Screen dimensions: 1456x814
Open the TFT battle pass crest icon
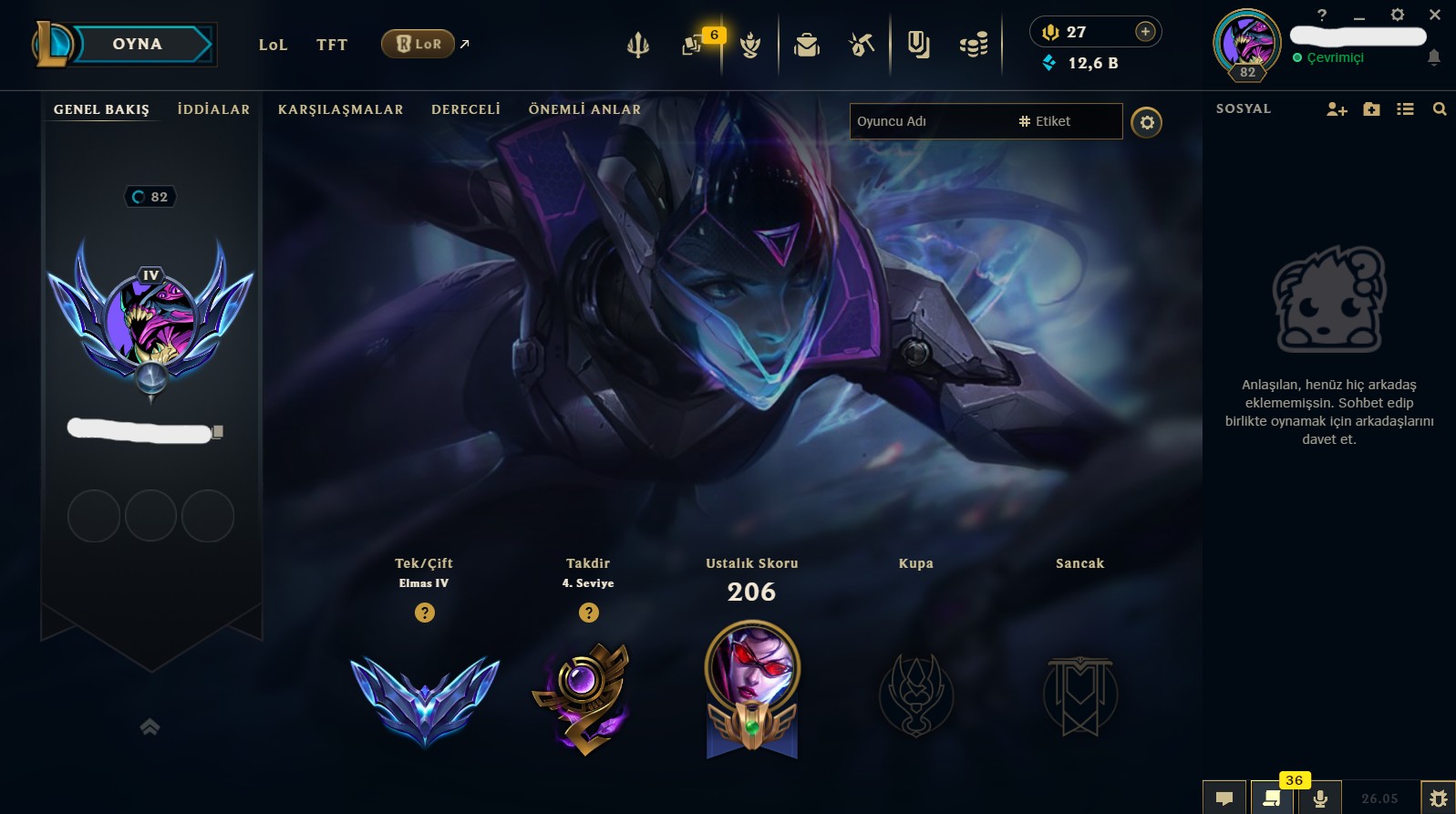[750, 44]
